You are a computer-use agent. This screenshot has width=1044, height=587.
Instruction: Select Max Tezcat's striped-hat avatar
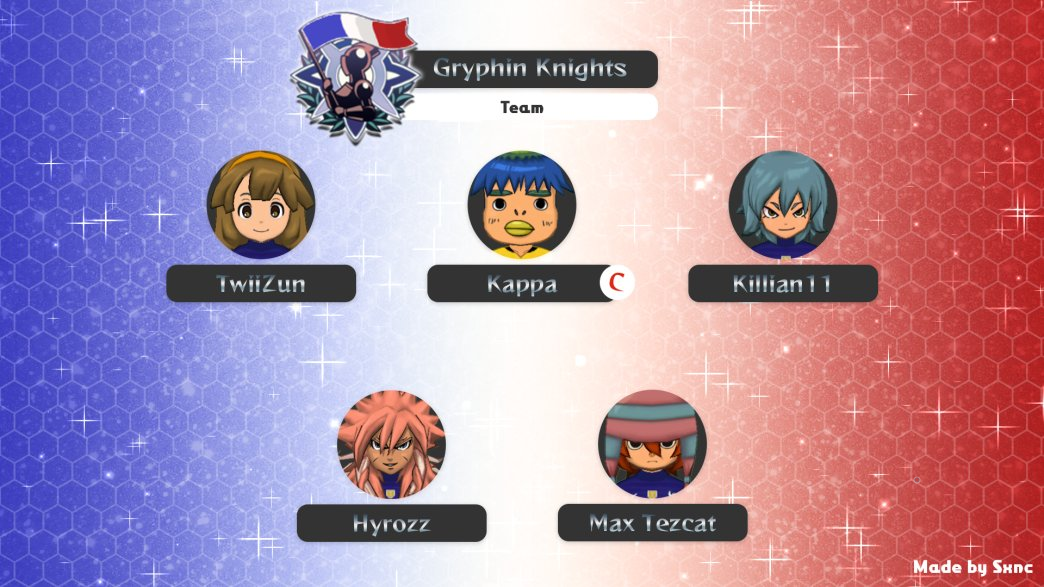click(652, 444)
